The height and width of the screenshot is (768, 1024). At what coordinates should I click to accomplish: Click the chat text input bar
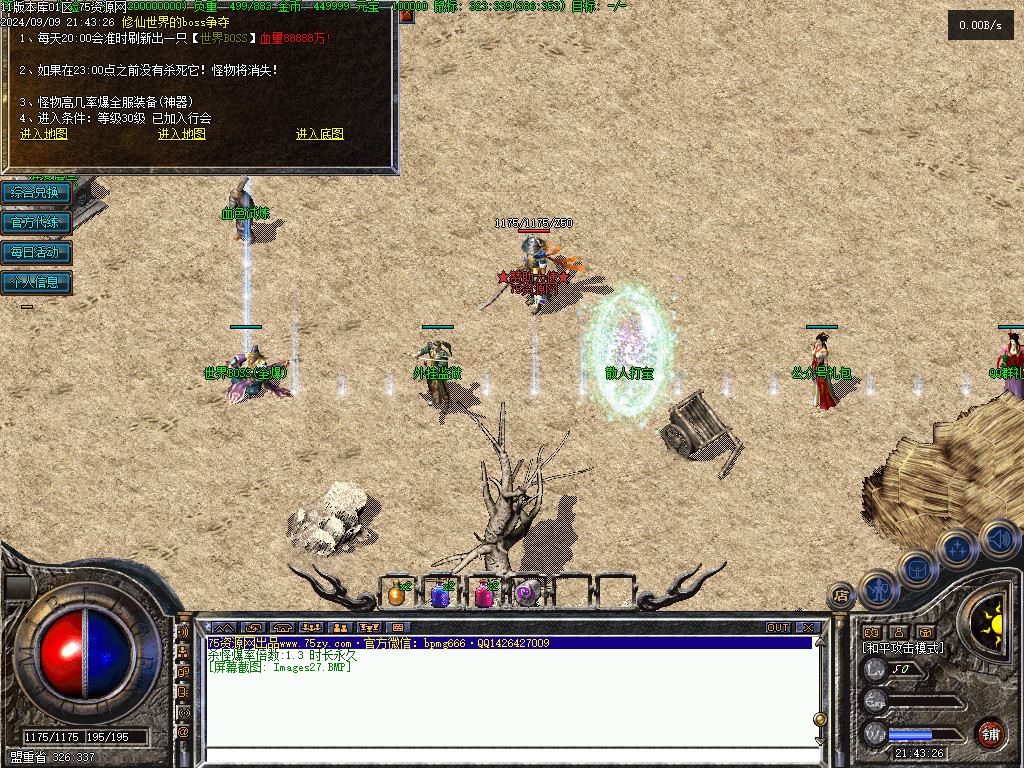(510, 756)
